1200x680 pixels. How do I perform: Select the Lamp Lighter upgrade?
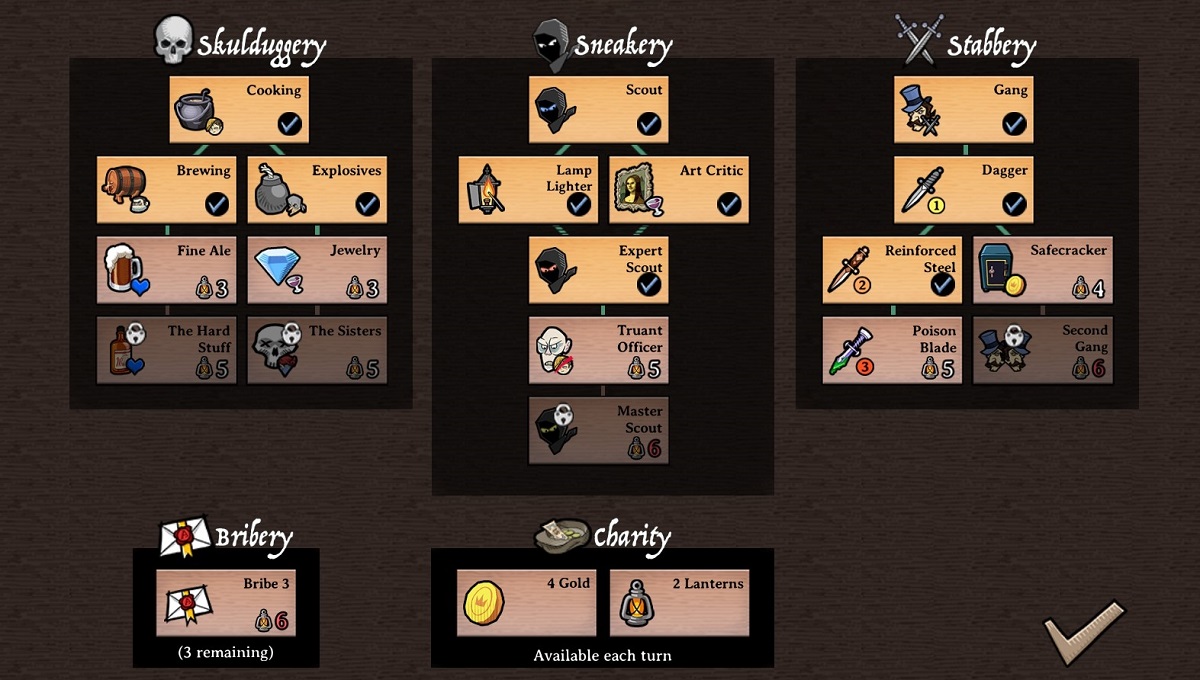[528, 189]
